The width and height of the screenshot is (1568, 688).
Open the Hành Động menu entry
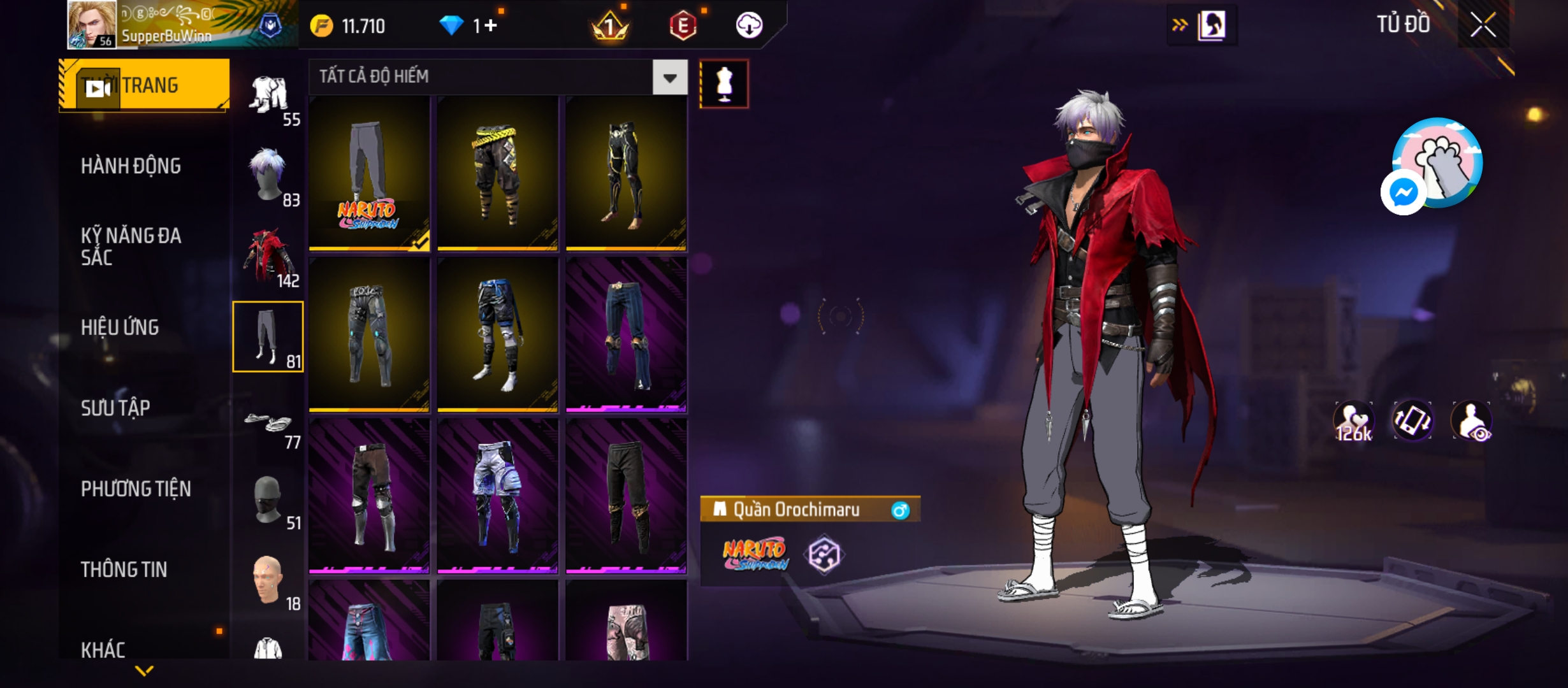[131, 166]
